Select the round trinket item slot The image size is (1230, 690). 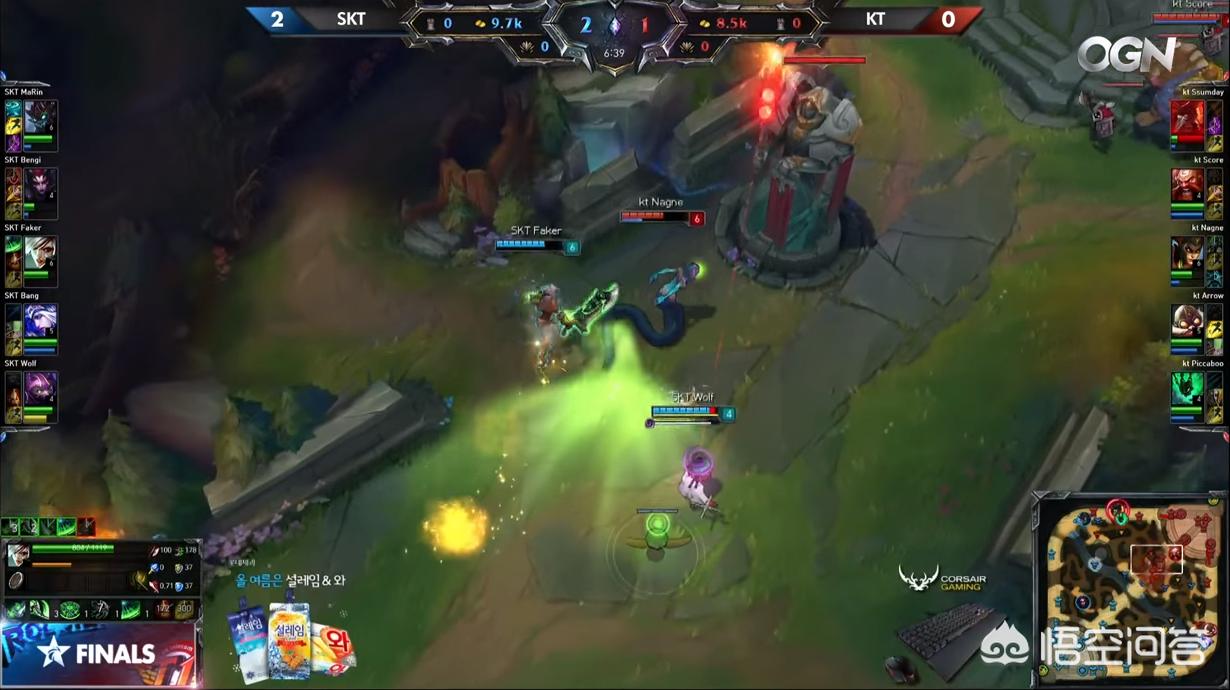[x=18, y=581]
